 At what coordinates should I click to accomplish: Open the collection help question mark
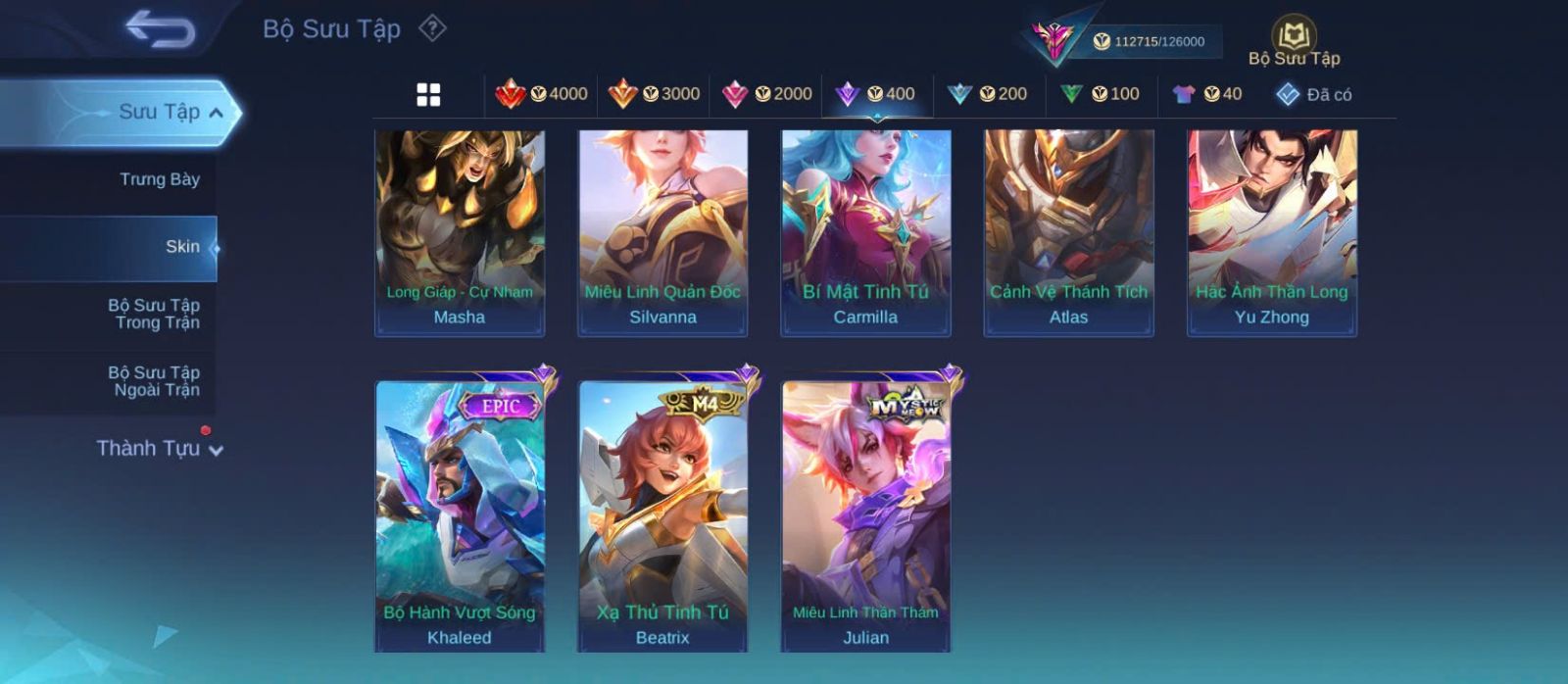tap(432, 28)
